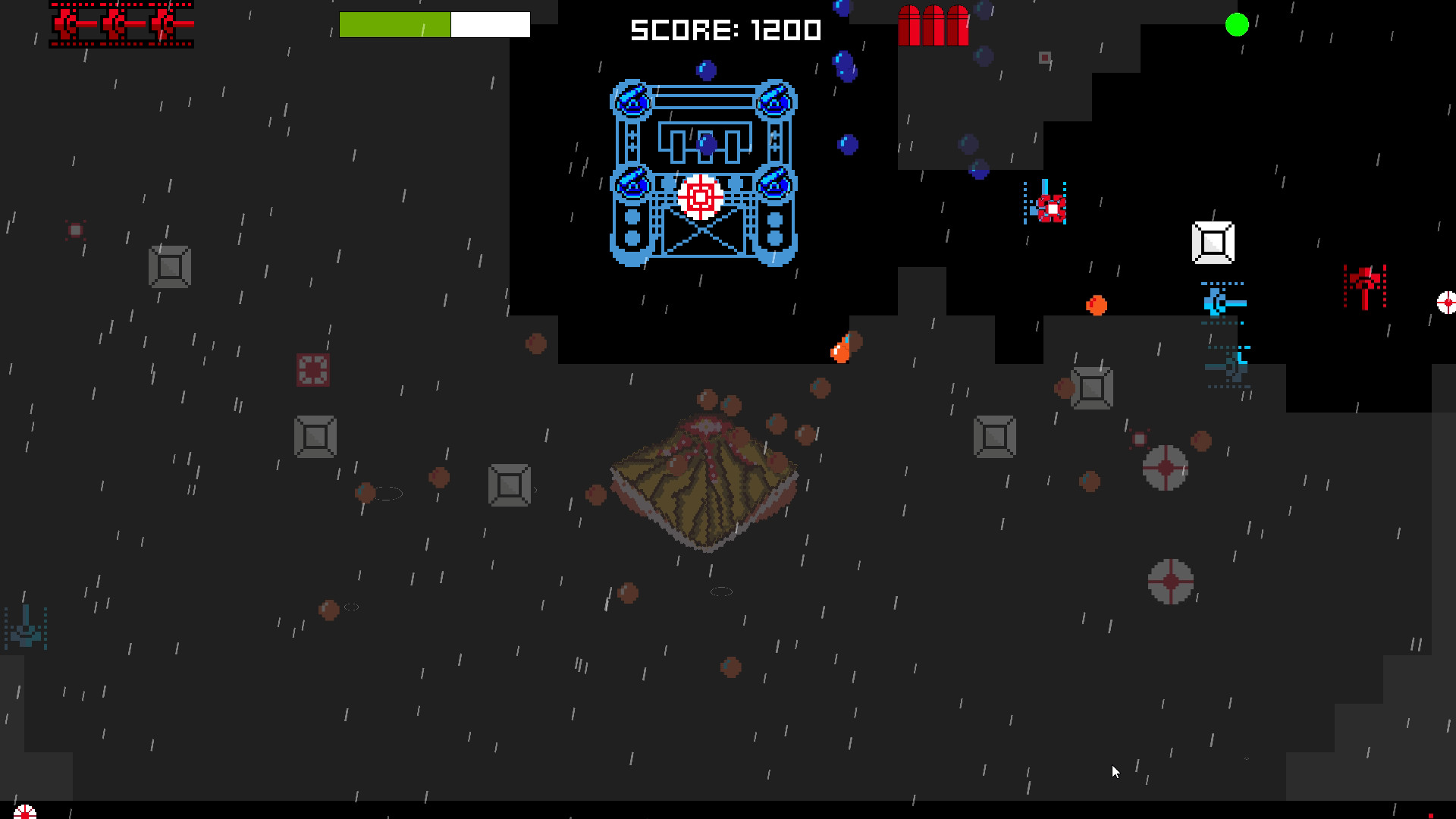The image size is (1456, 819).
Task: Expand the blue boss cannon top-left corner
Action: click(631, 102)
